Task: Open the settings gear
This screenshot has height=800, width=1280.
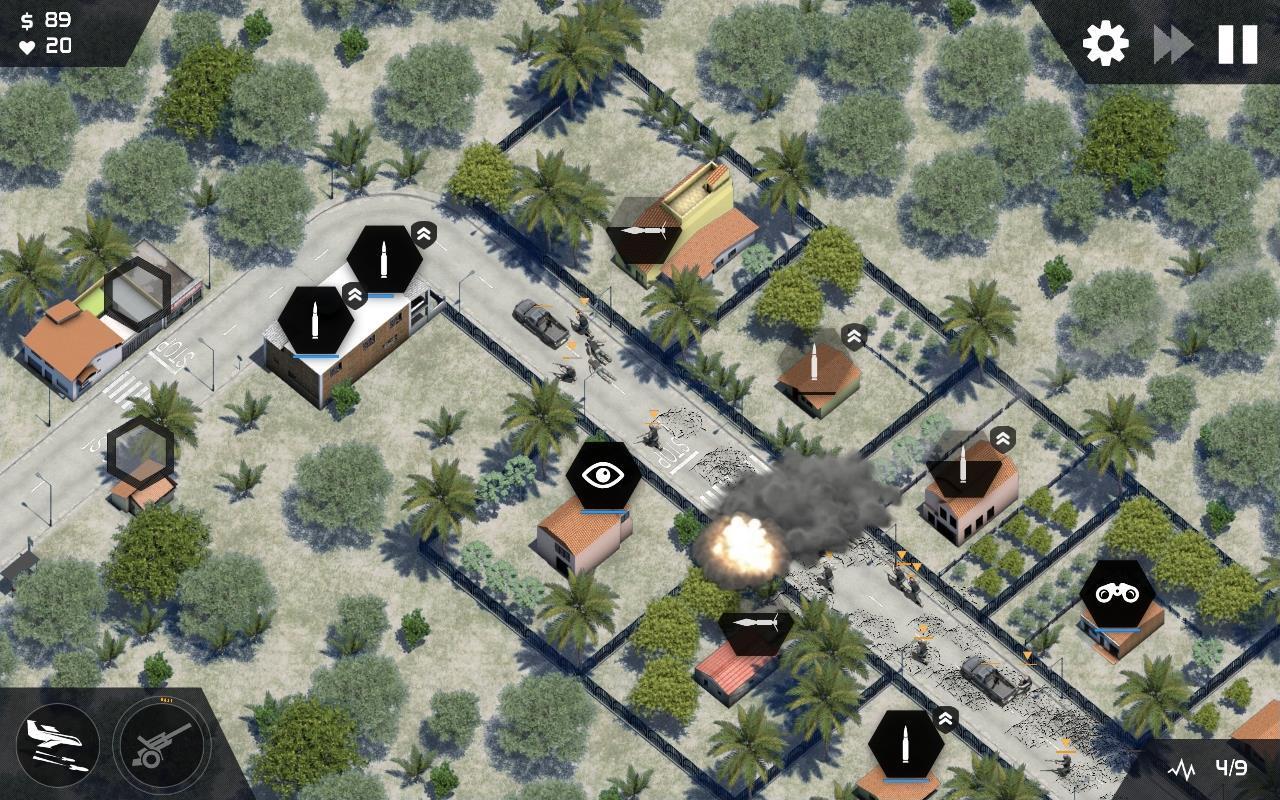Action: (x=1104, y=42)
